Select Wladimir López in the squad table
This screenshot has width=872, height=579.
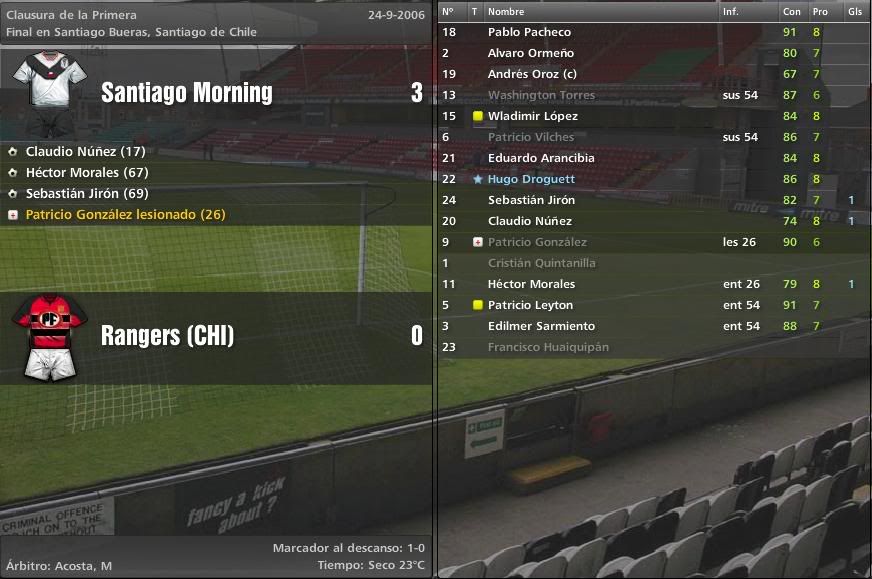tap(532, 116)
